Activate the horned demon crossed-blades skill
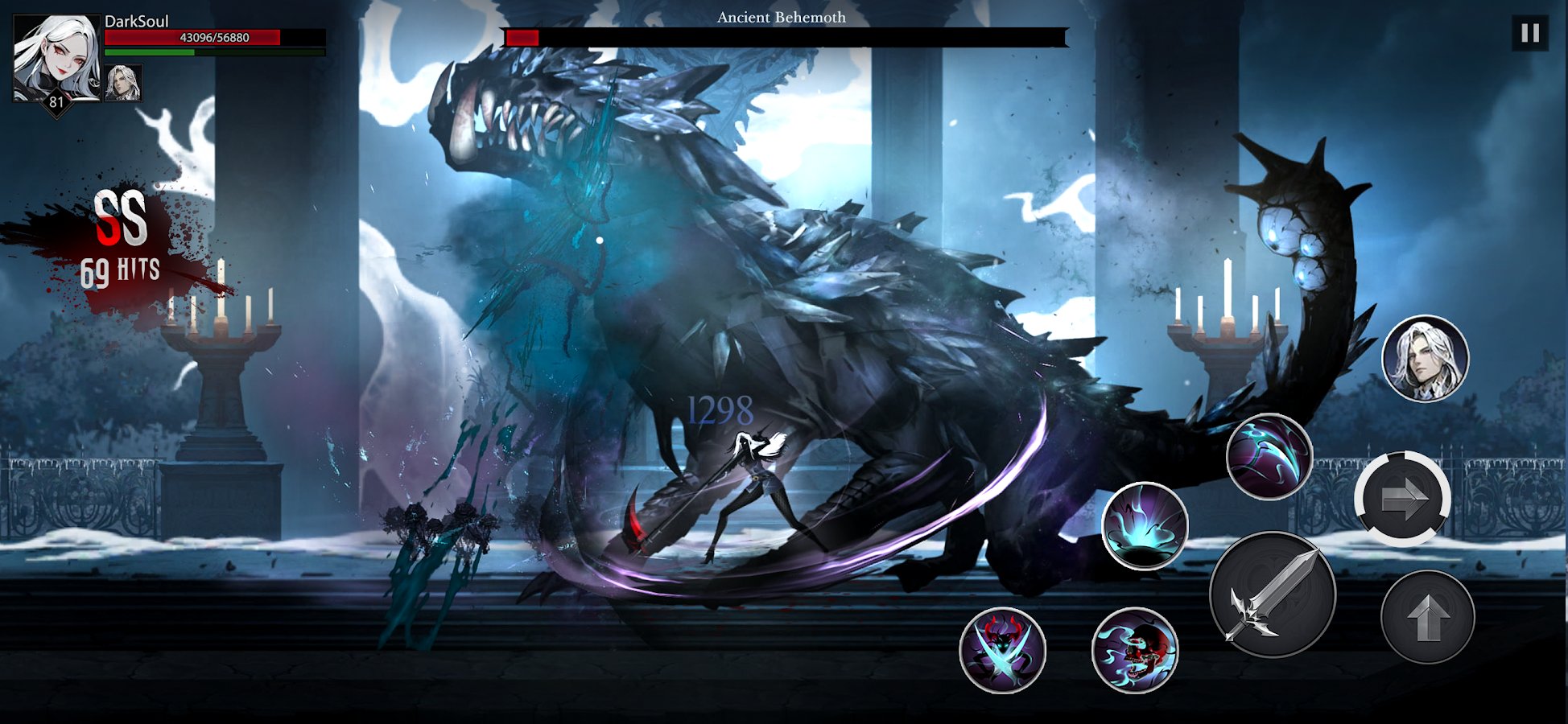This screenshot has width=1568, height=724. pos(1002,650)
